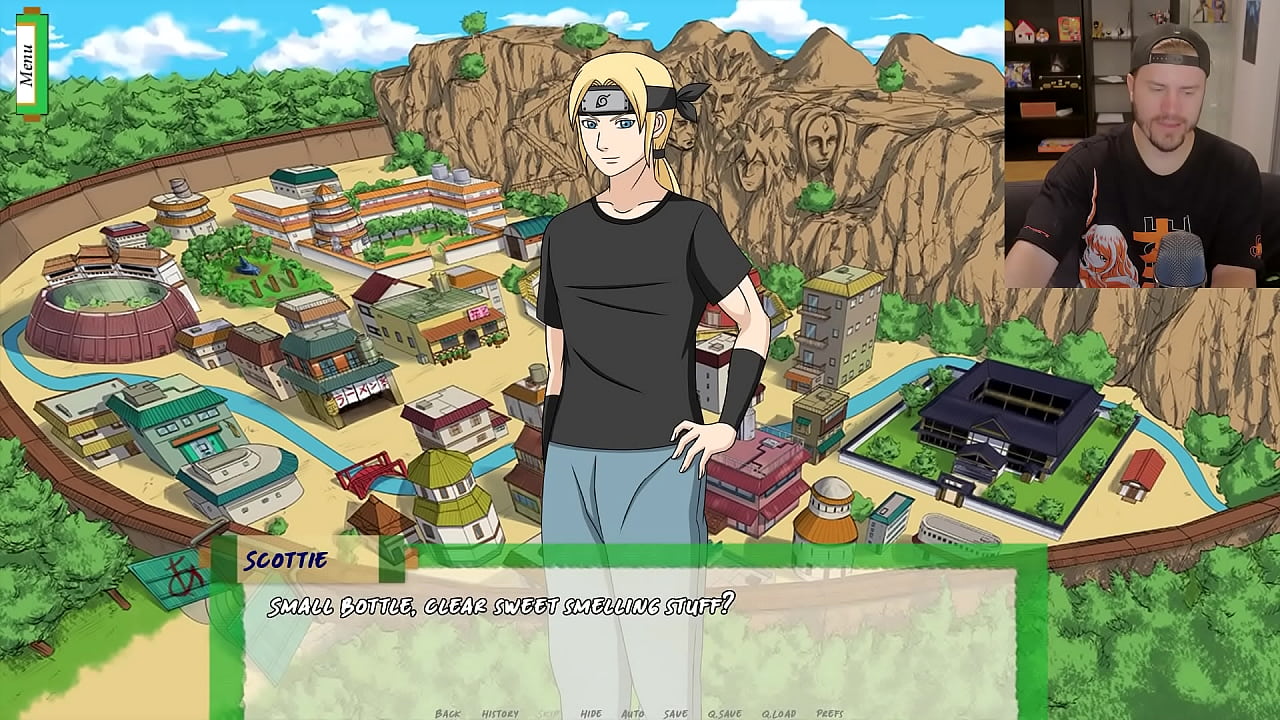The image size is (1280, 720).
Task: Open the Prefs settings screen
Action: [830, 713]
